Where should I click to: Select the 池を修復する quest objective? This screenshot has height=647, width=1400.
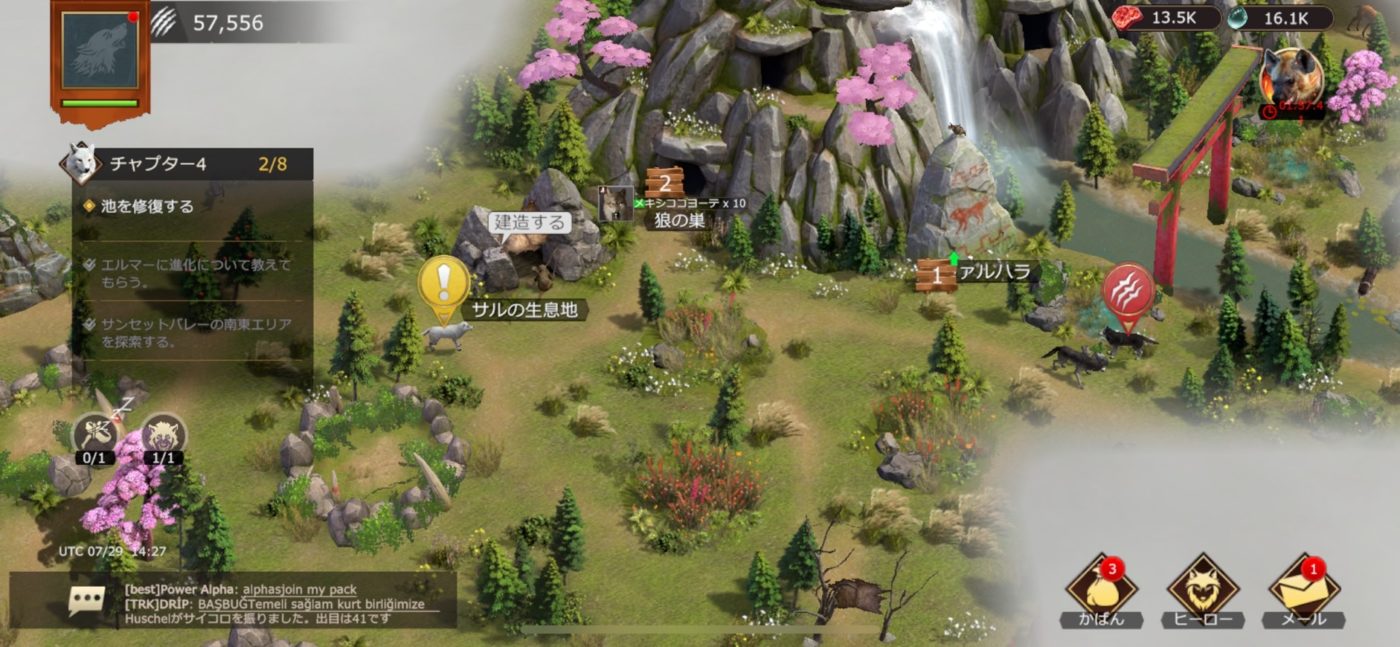click(x=148, y=207)
